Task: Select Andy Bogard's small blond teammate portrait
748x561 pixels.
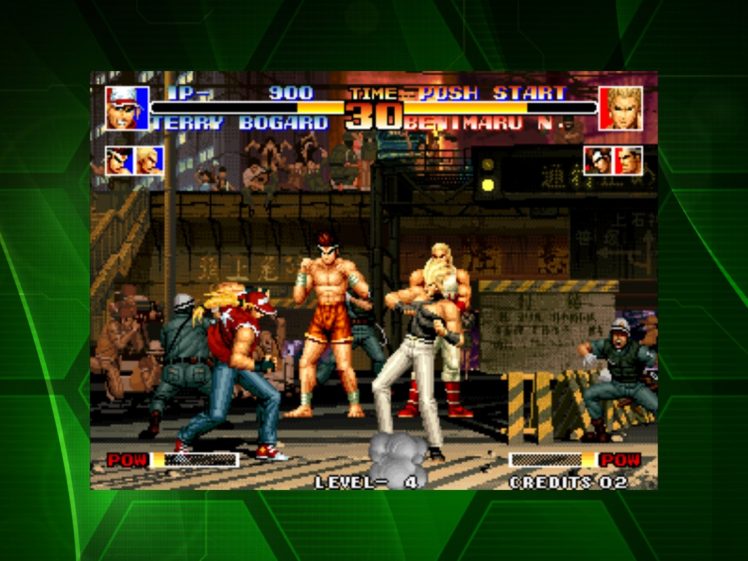Action: click(149, 160)
